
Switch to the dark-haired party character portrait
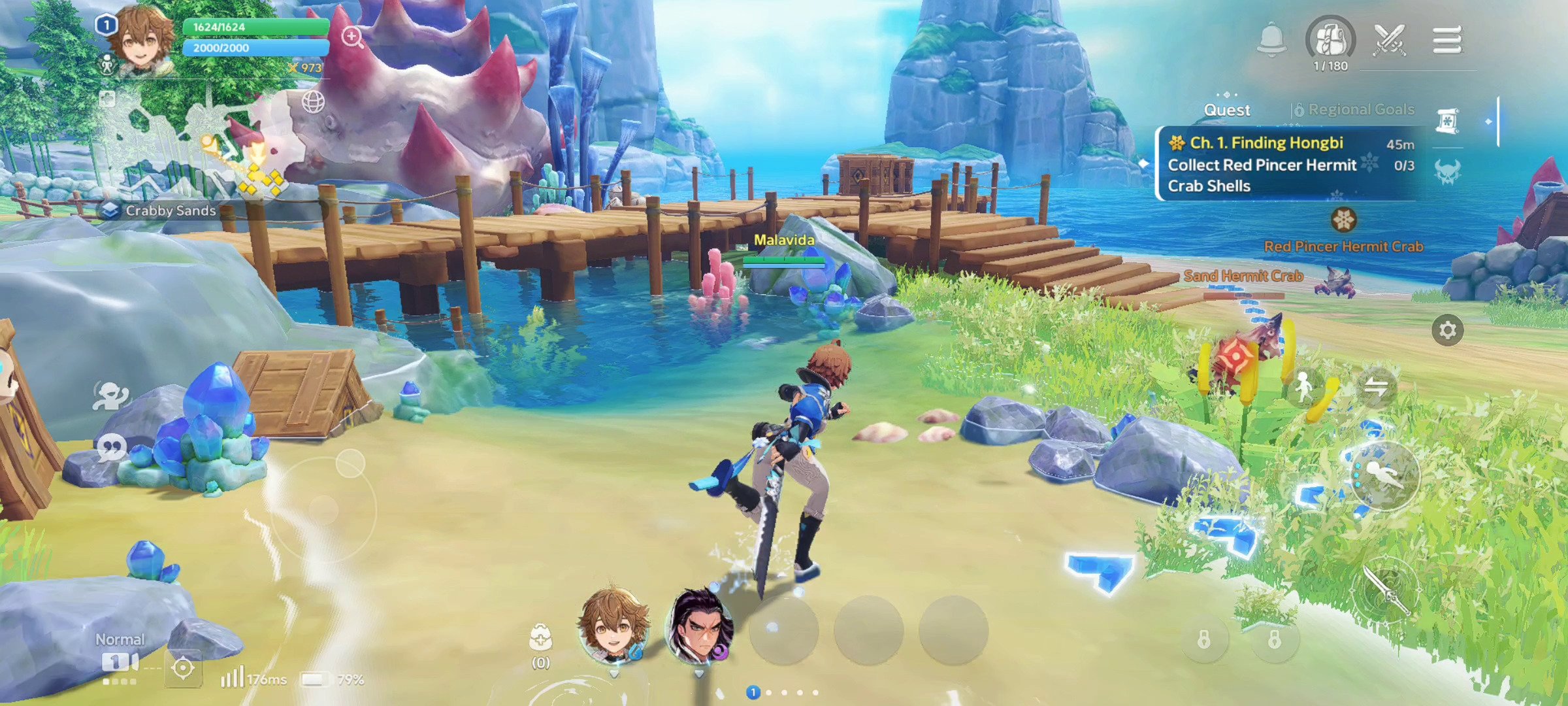699,626
